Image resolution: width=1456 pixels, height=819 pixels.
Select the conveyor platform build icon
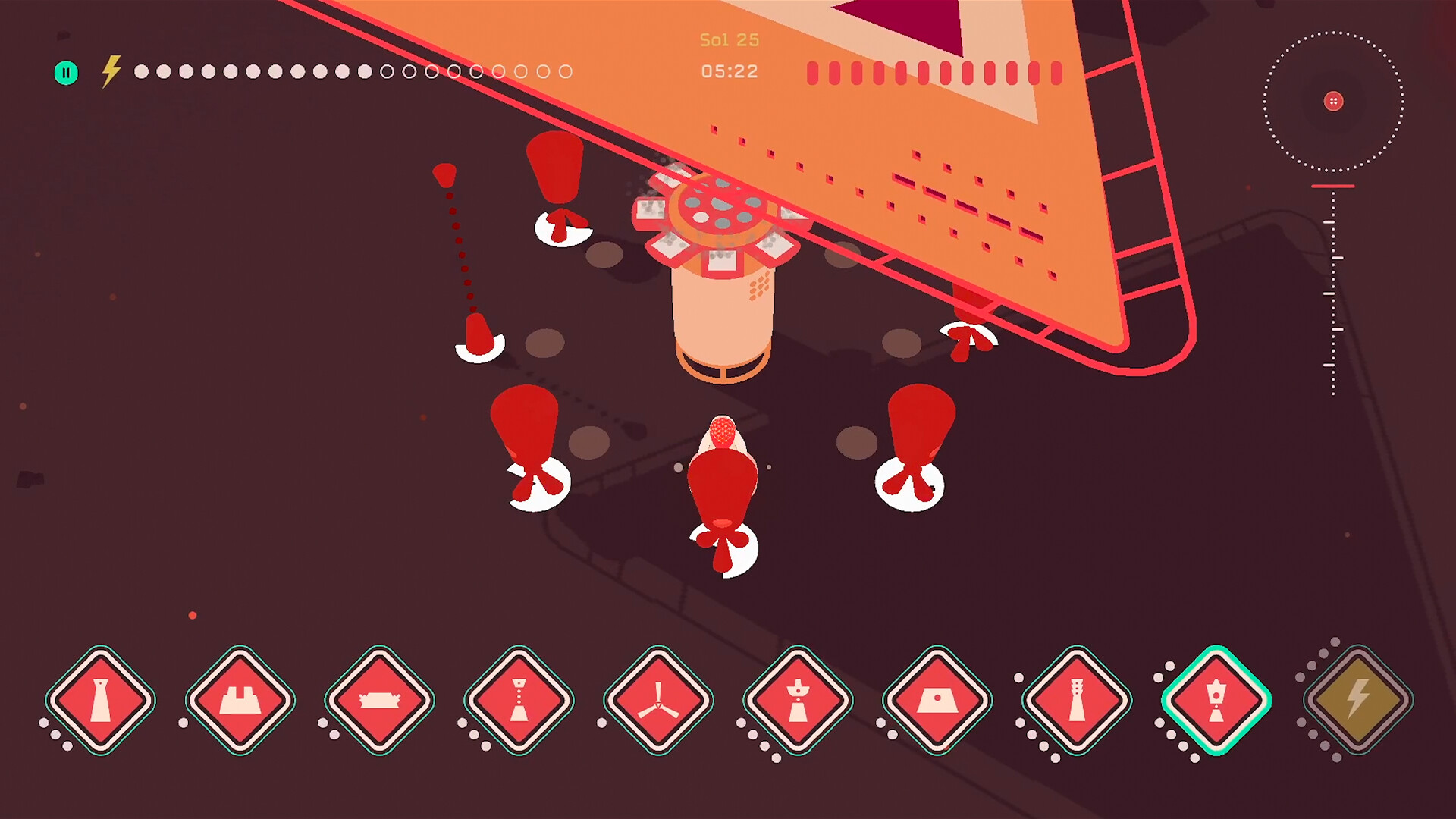[x=378, y=701]
